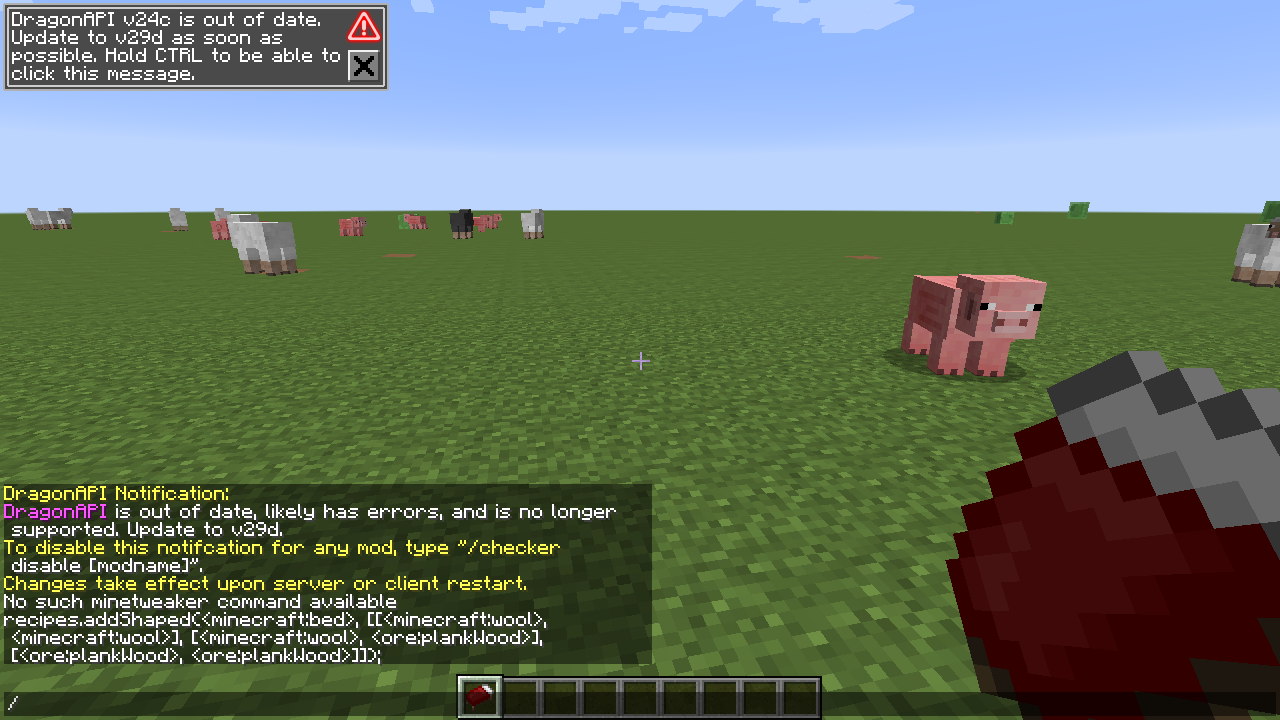The image size is (1280, 720).
Task: Click the chat input field at the bottom
Action: pos(100,704)
